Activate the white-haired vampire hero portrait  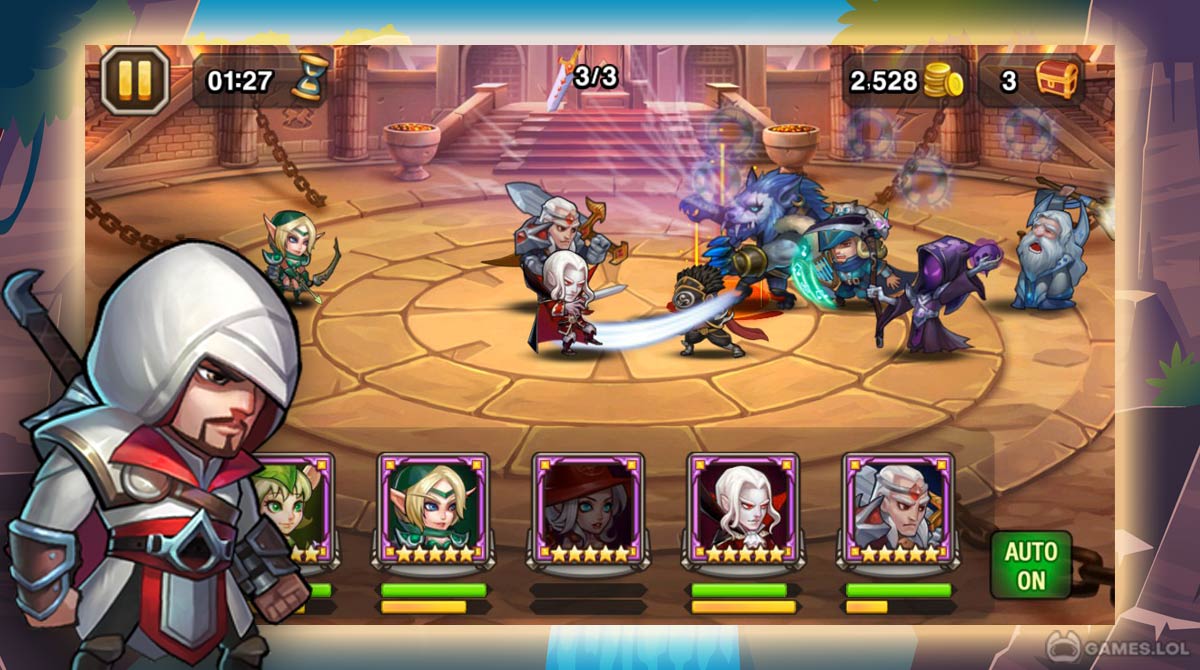click(742, 508)
